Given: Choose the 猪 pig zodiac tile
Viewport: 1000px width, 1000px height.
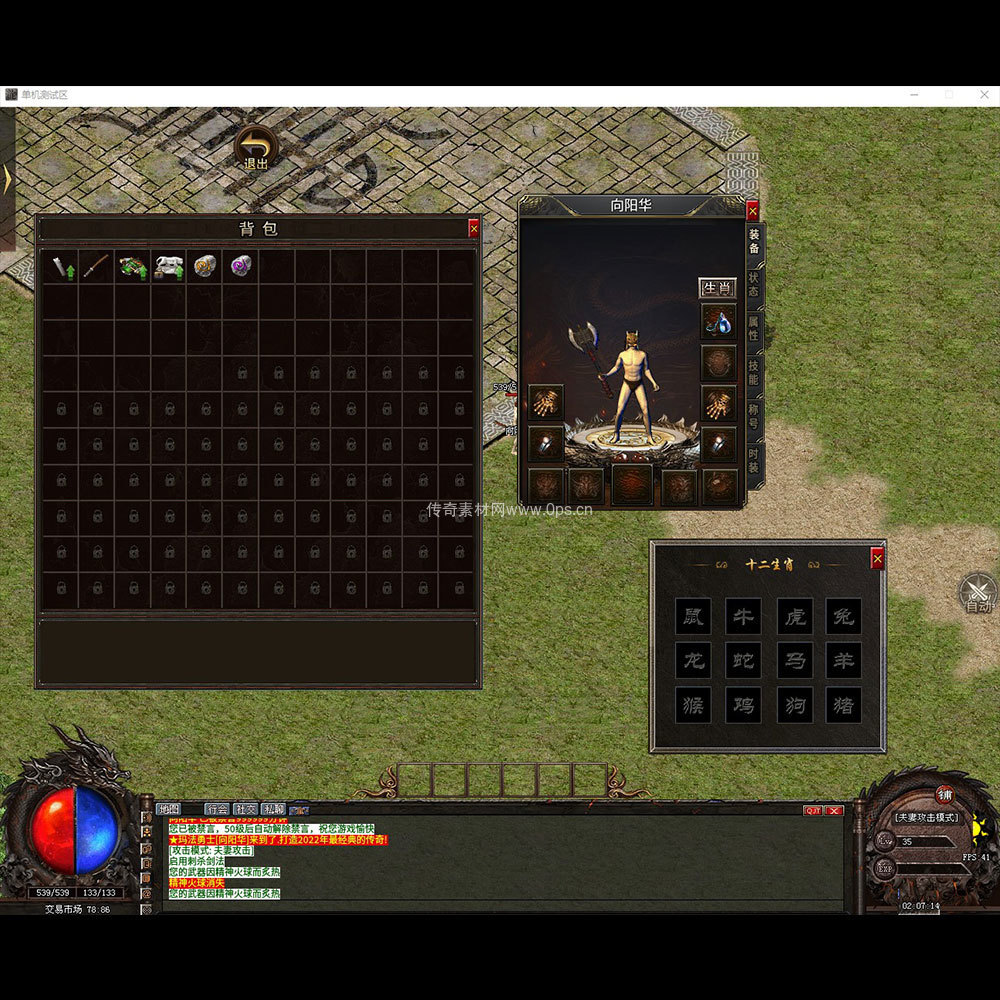Looking at the screenshot, I should tap(843, 705).
